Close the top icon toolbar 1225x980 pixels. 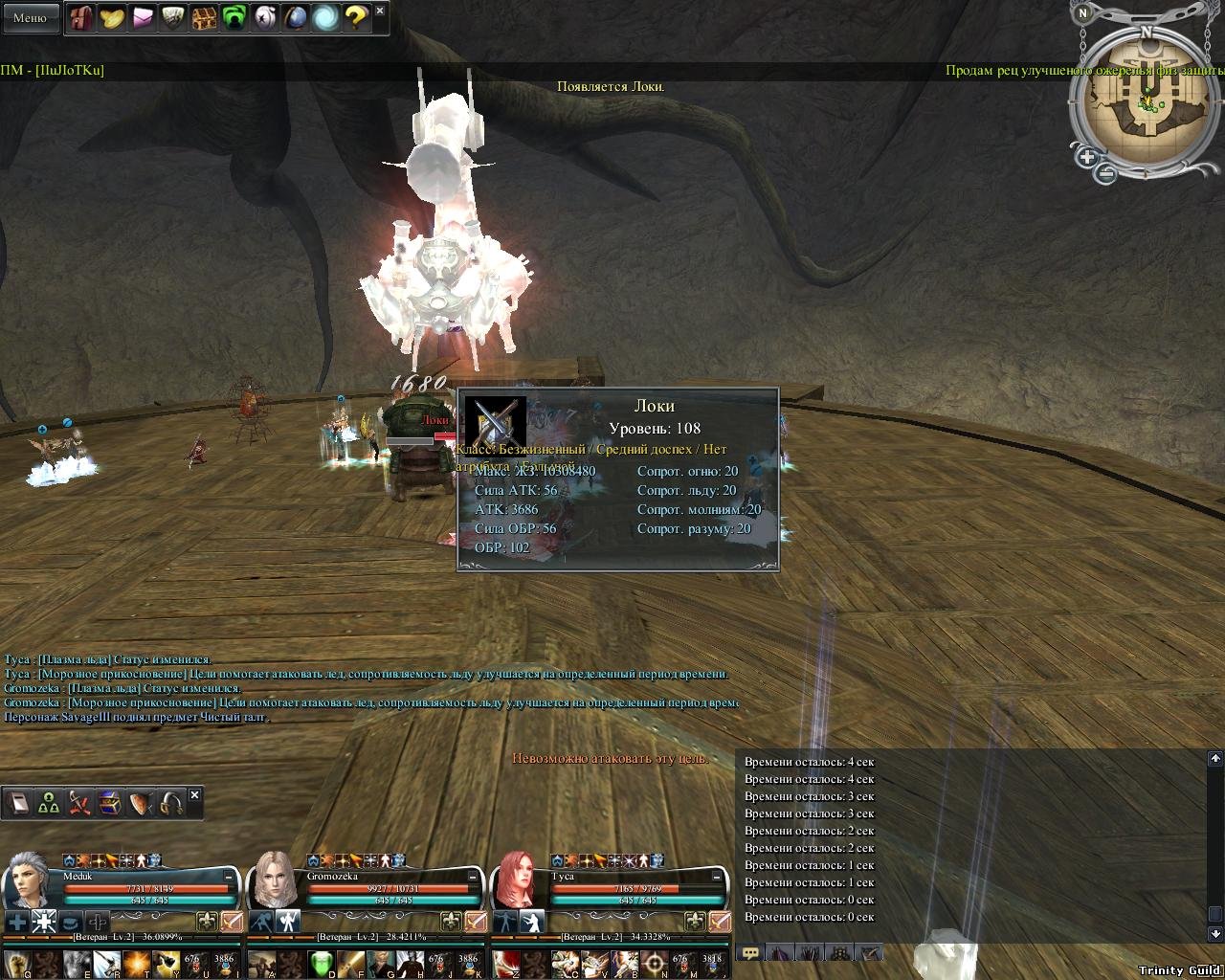click(x=380, y=11)
